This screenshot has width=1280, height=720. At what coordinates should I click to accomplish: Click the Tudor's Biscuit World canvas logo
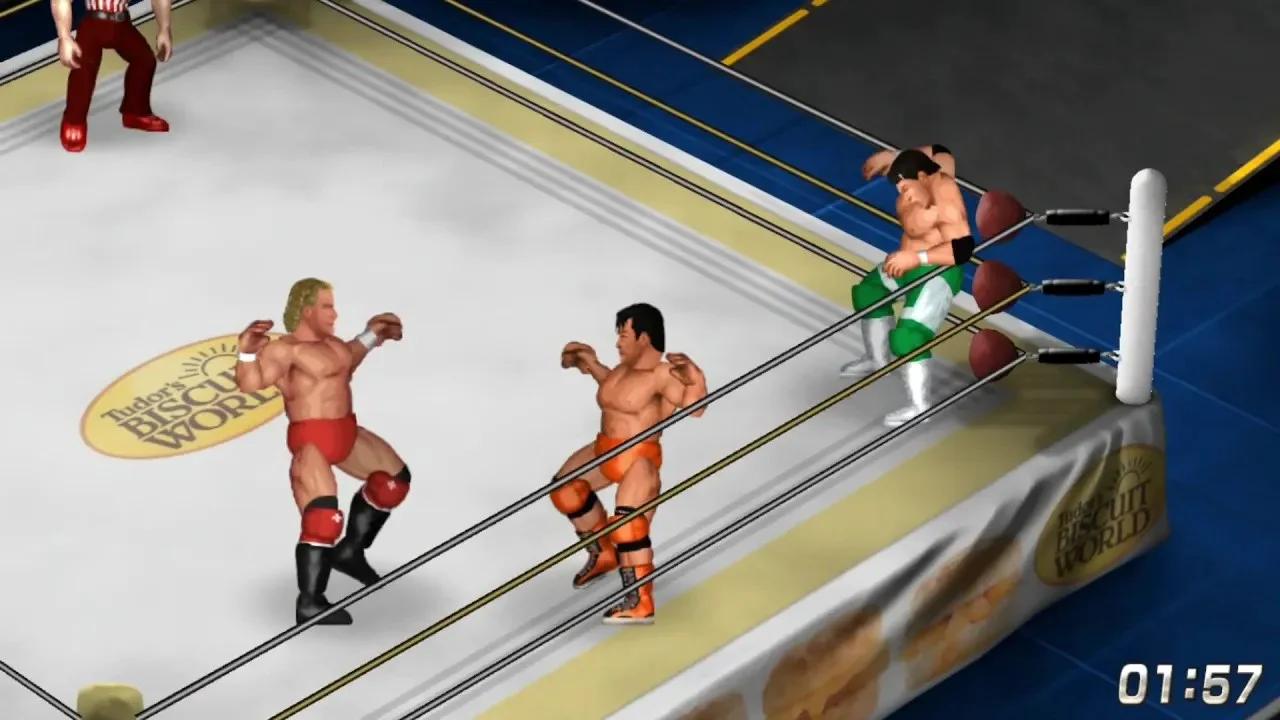click(185, 400)
